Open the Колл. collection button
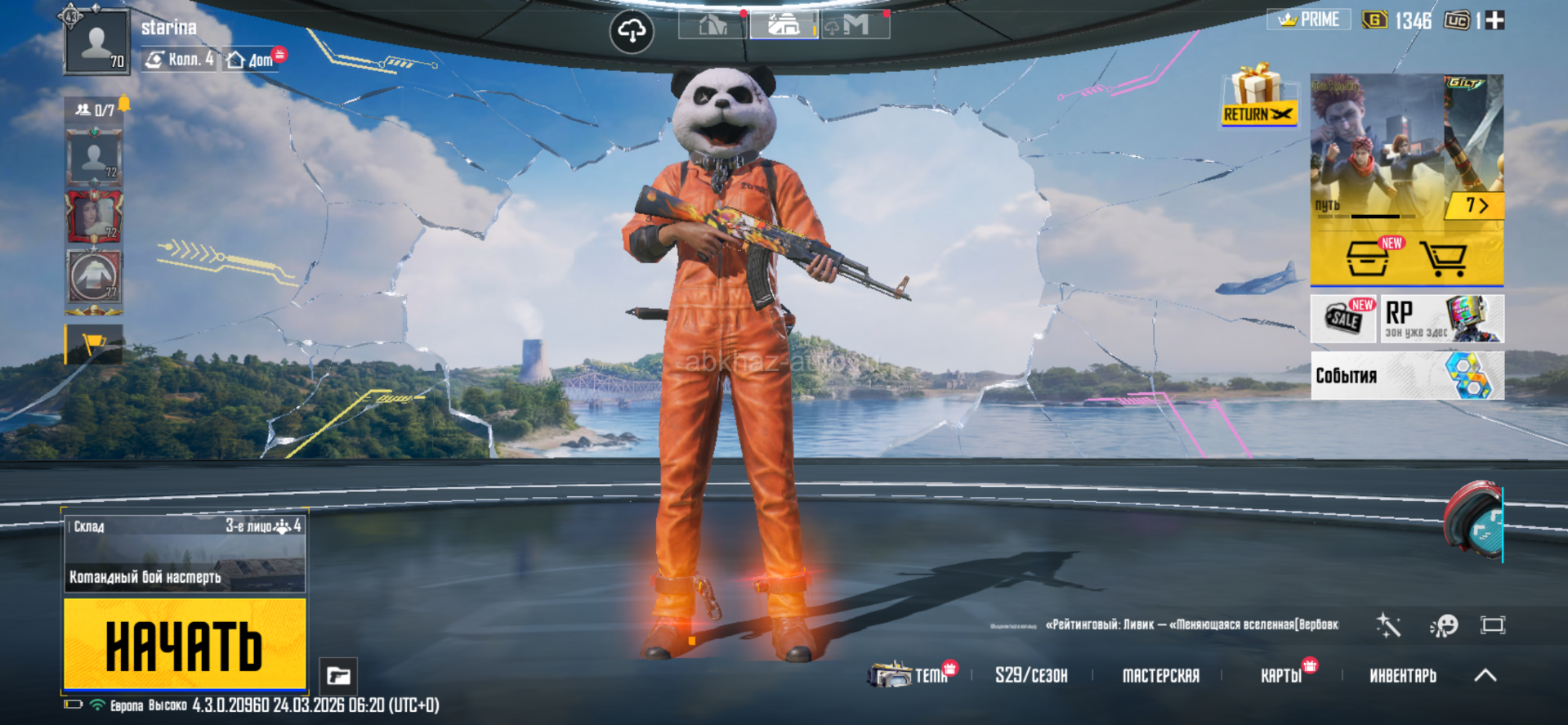 (x=180, y=59)
